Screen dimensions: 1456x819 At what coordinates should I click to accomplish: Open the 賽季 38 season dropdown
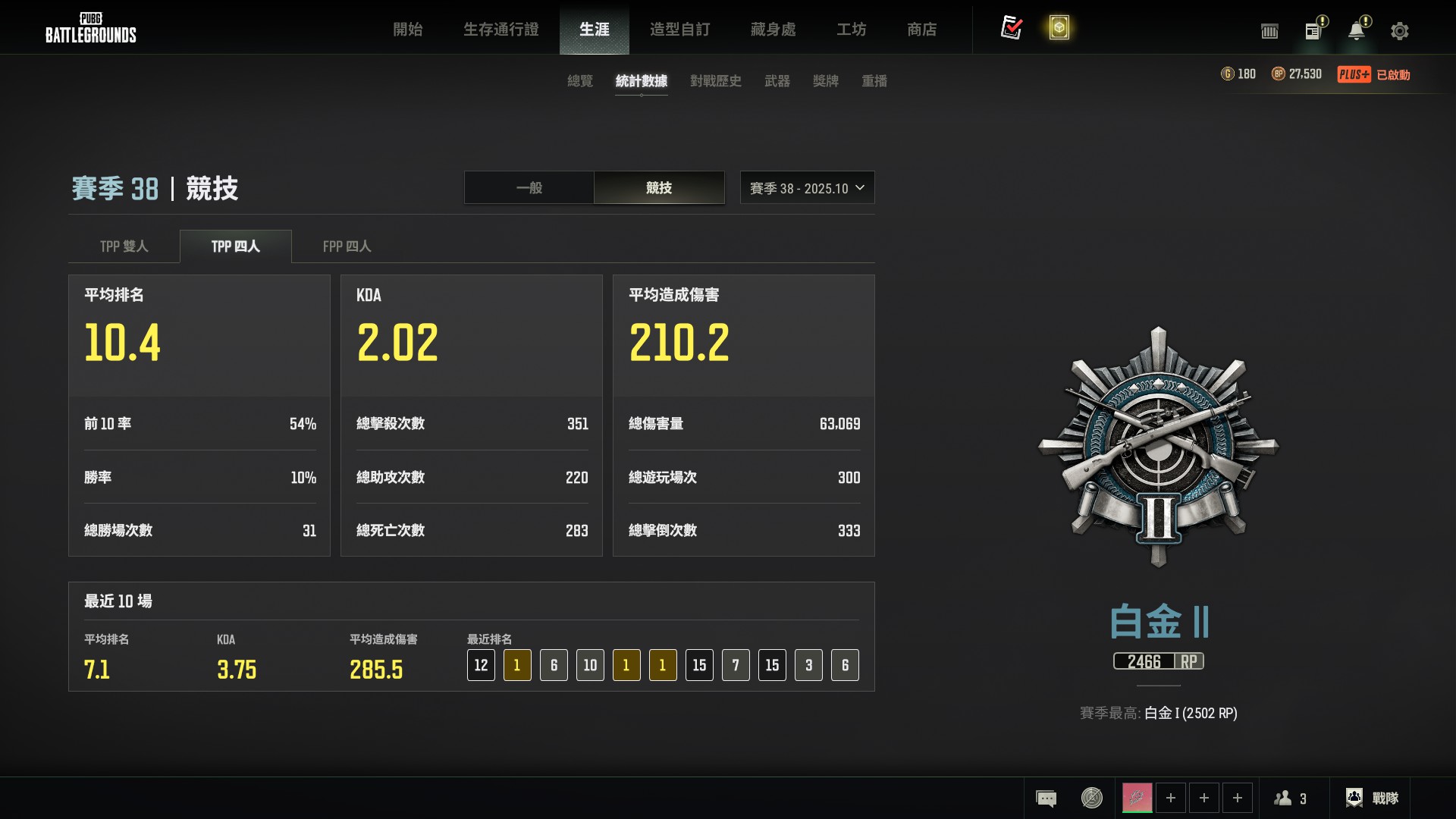tap(807, 188)
